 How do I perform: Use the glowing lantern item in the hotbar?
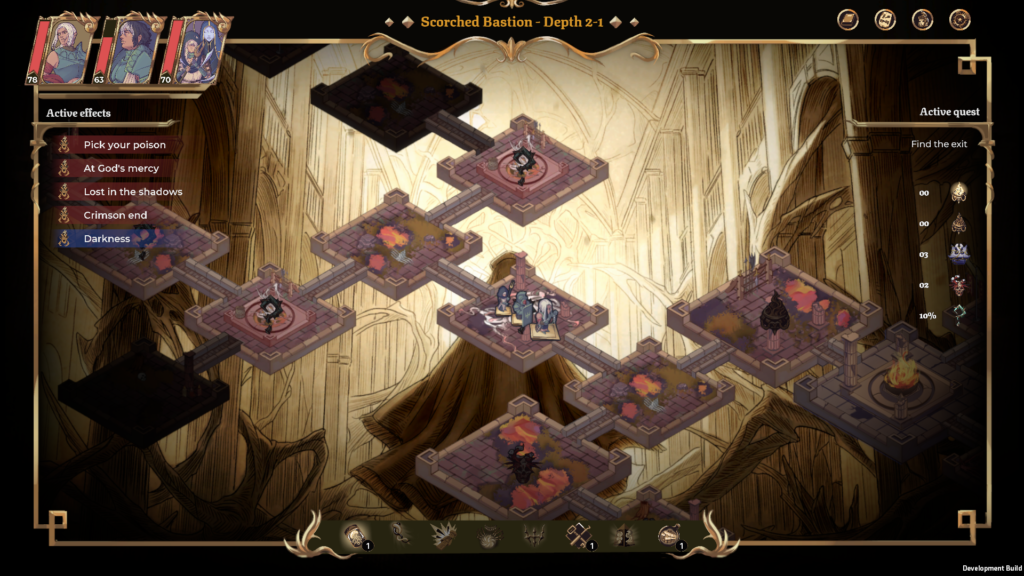coord(355,535)
